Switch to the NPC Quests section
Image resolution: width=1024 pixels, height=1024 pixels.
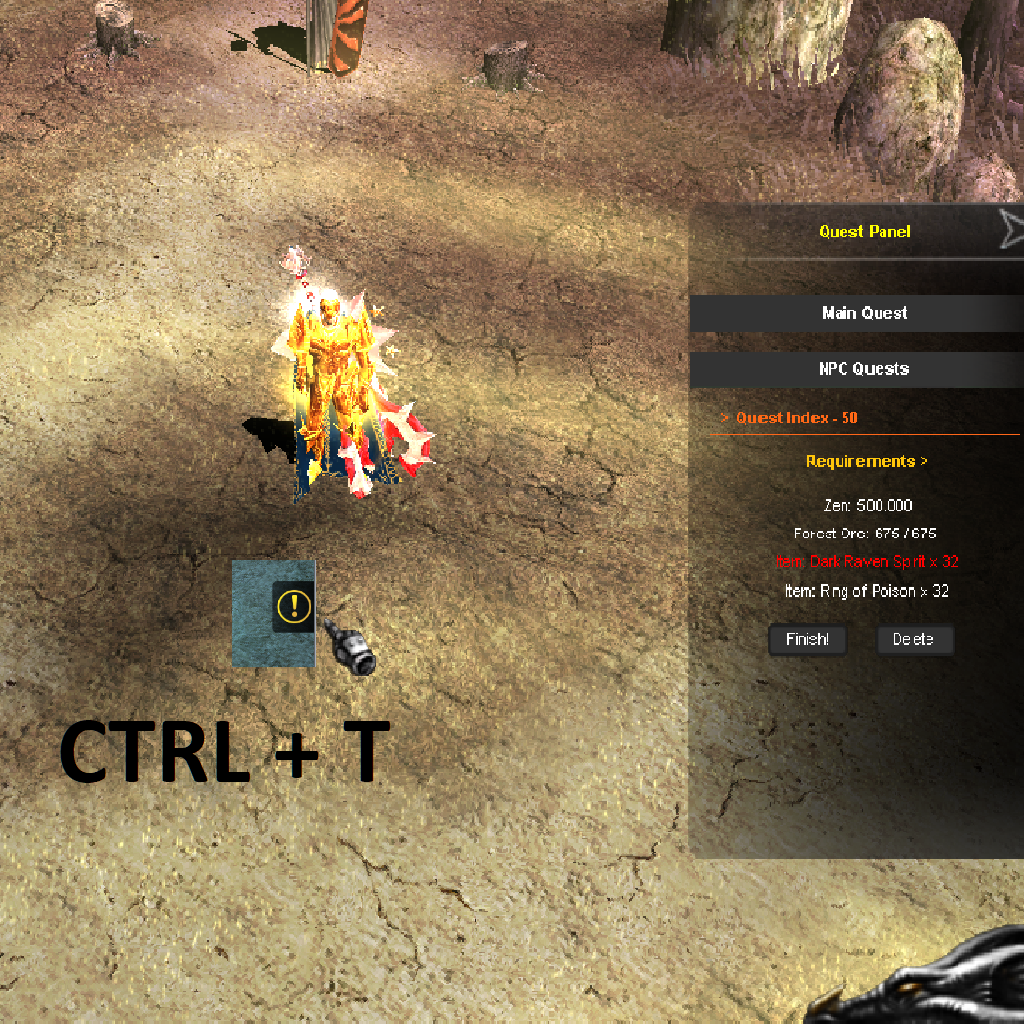864,369
